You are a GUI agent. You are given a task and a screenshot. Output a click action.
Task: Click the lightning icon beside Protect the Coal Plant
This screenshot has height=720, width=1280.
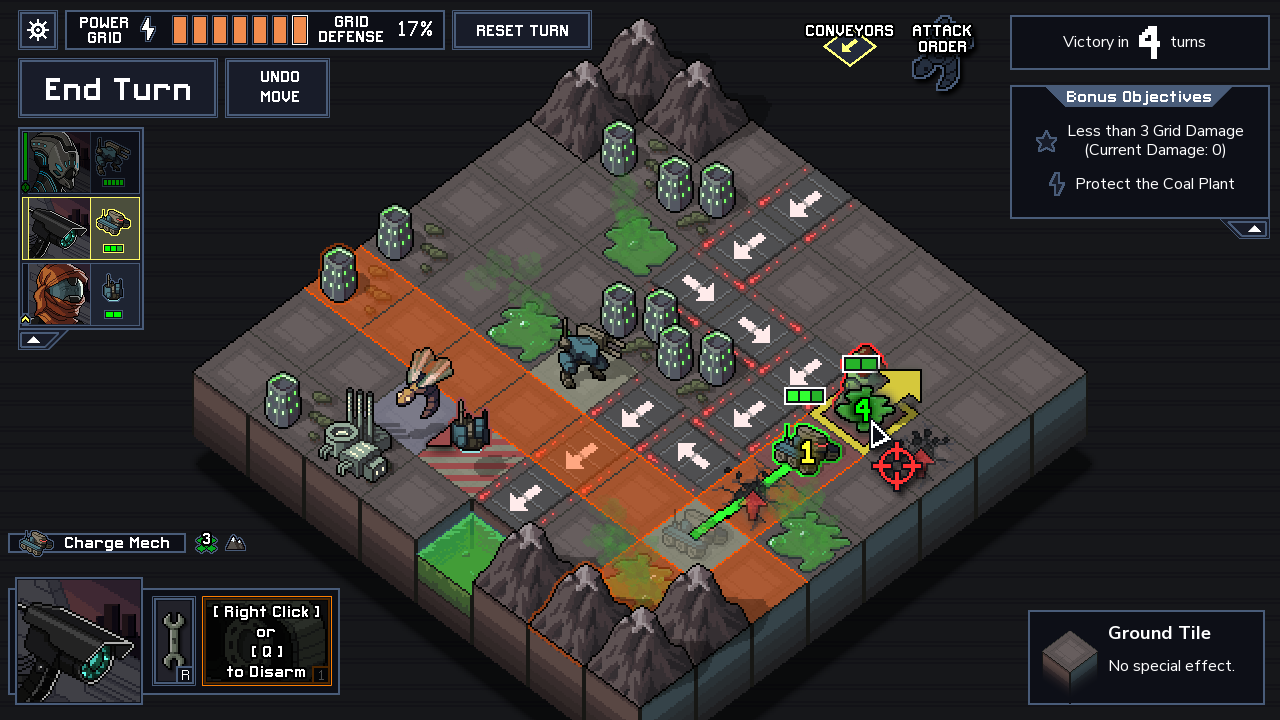pos(1057,184)
